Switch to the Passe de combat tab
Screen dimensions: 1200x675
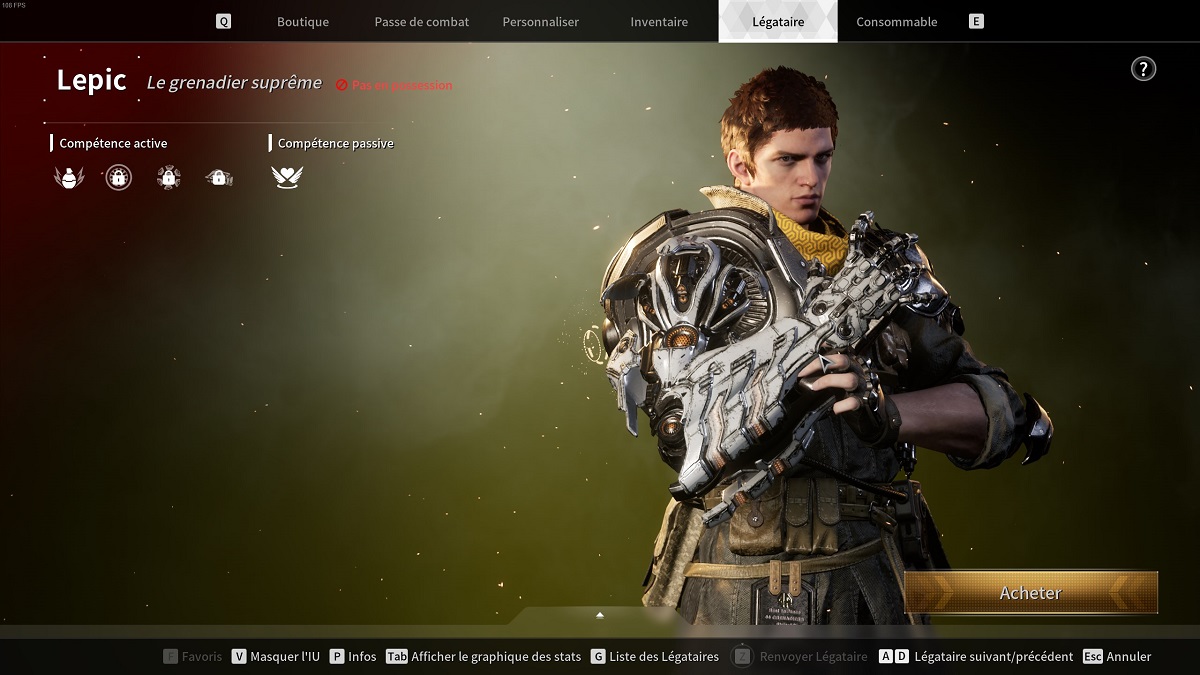pos(421,22)
